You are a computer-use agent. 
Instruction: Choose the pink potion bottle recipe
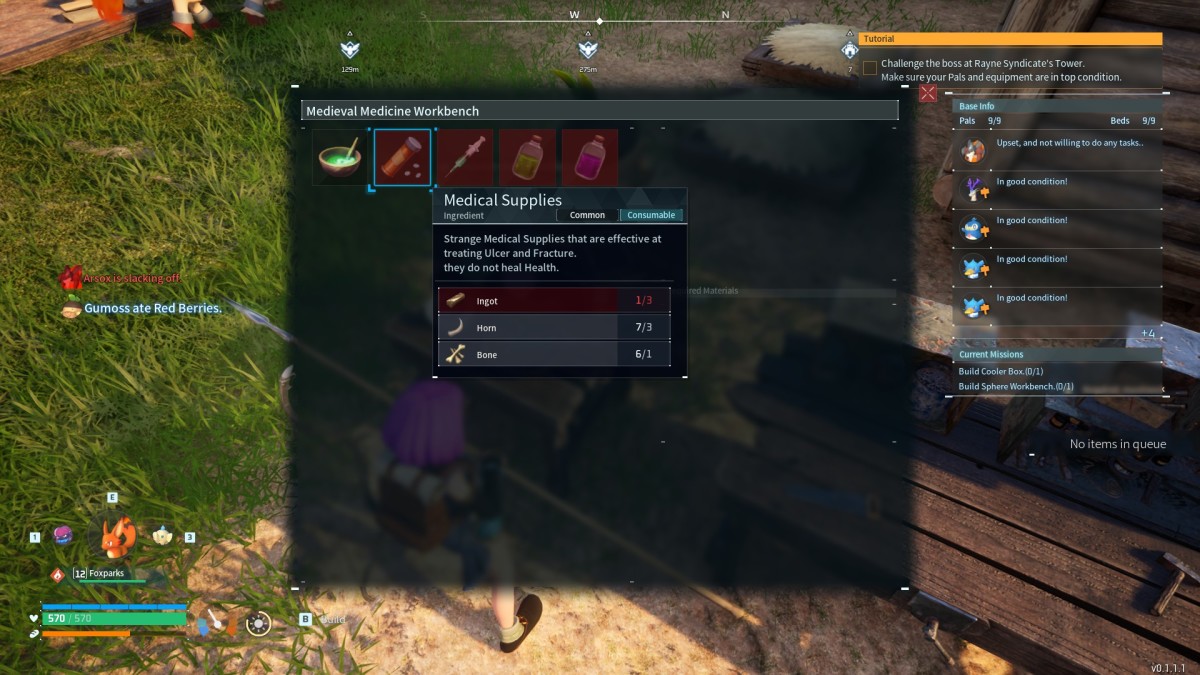coord(589,158)
